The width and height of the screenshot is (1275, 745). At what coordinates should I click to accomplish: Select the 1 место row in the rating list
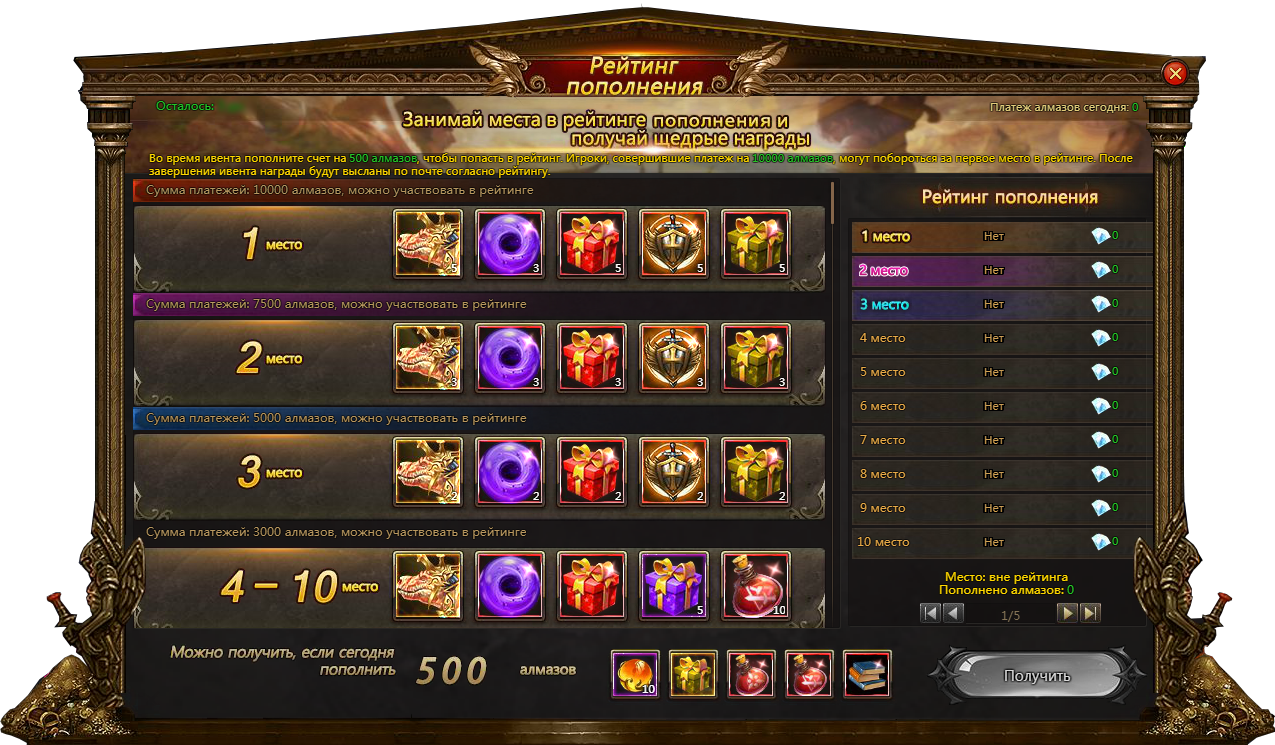coord(1000,237)
